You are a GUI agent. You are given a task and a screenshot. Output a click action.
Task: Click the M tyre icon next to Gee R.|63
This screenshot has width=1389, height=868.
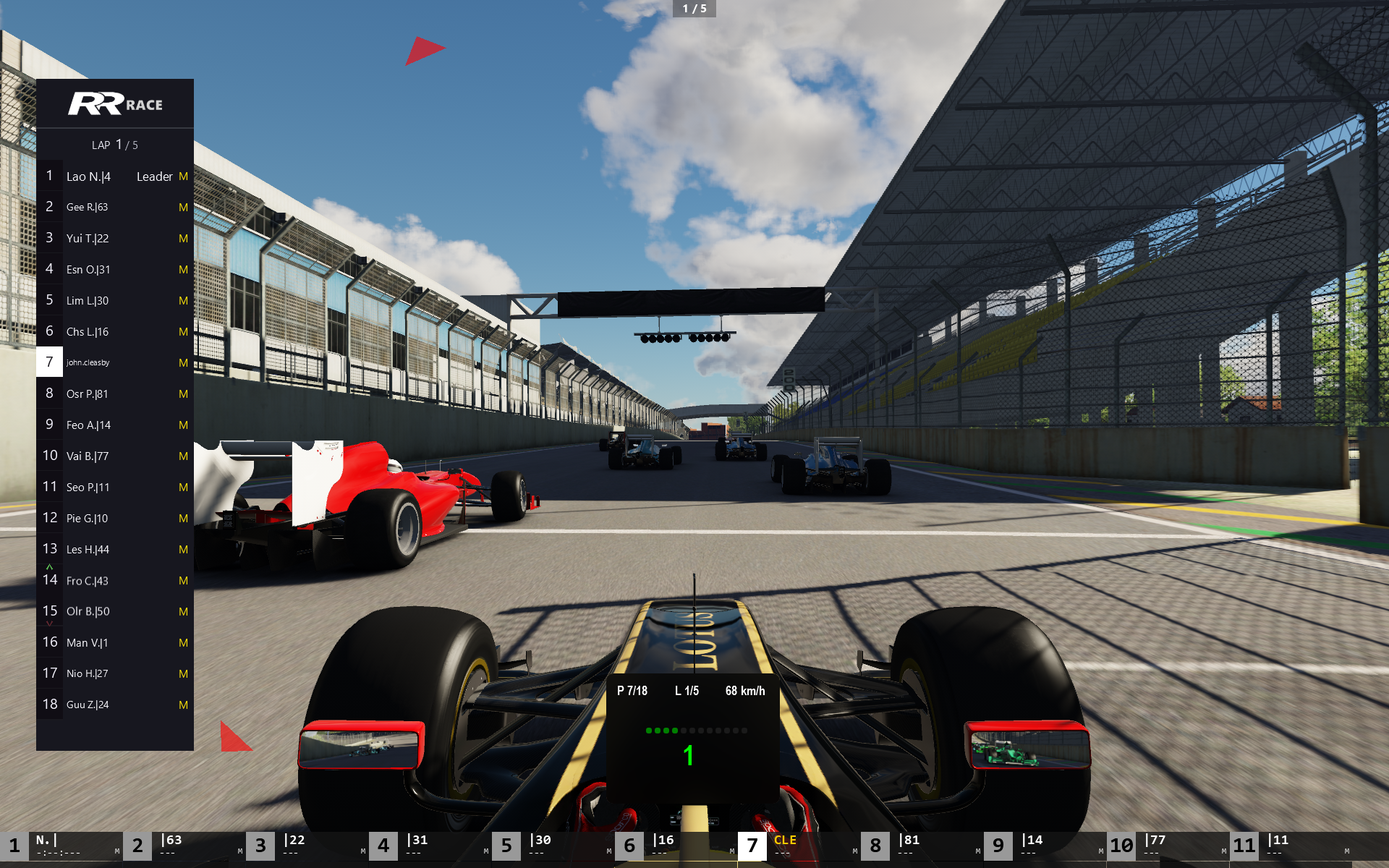pos(183,207)
